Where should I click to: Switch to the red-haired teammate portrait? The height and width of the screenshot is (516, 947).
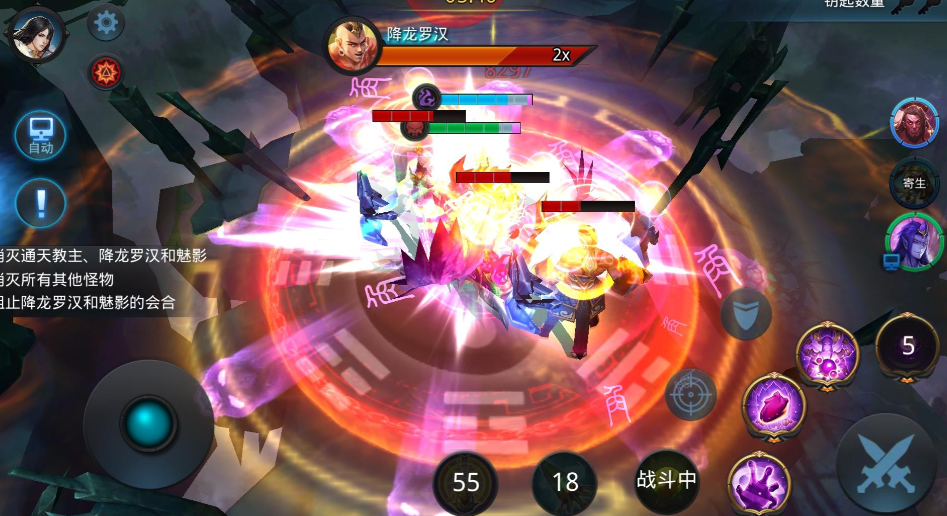pos(914,122)
